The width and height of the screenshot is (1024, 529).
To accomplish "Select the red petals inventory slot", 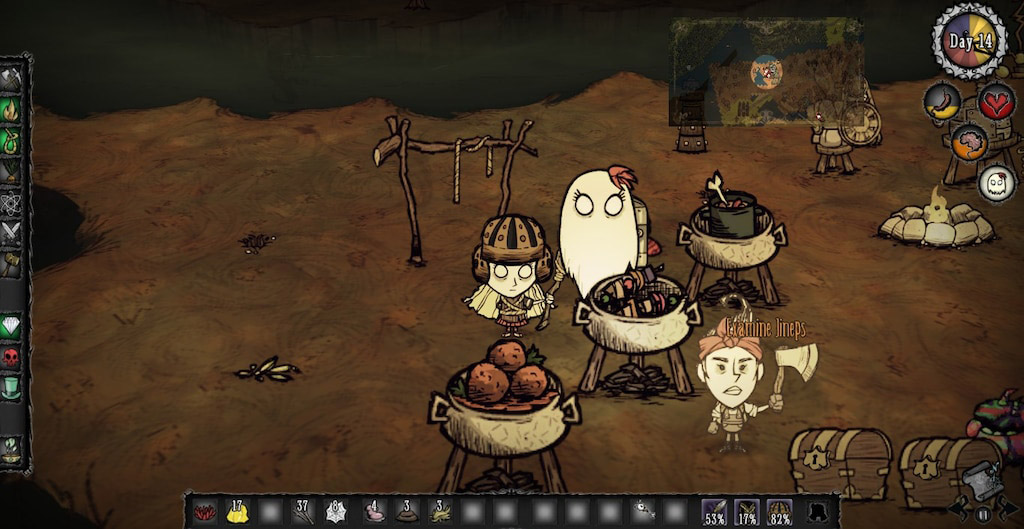I will click(205, 511).
